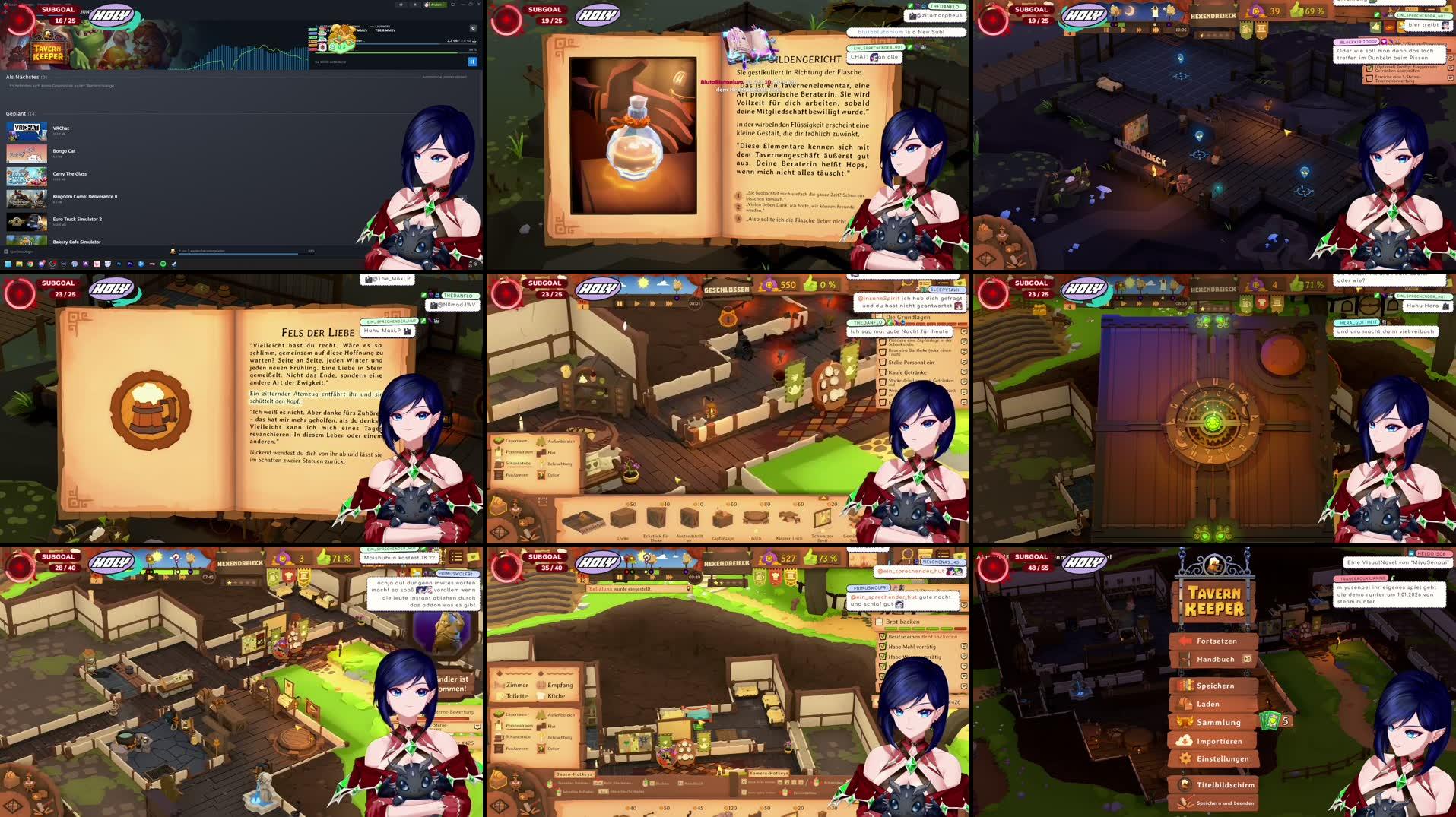Screen dimensions: 1456x817
Task: Toggle the Habe Mehl vorrätig checklist entry
Action: point(883,647)
